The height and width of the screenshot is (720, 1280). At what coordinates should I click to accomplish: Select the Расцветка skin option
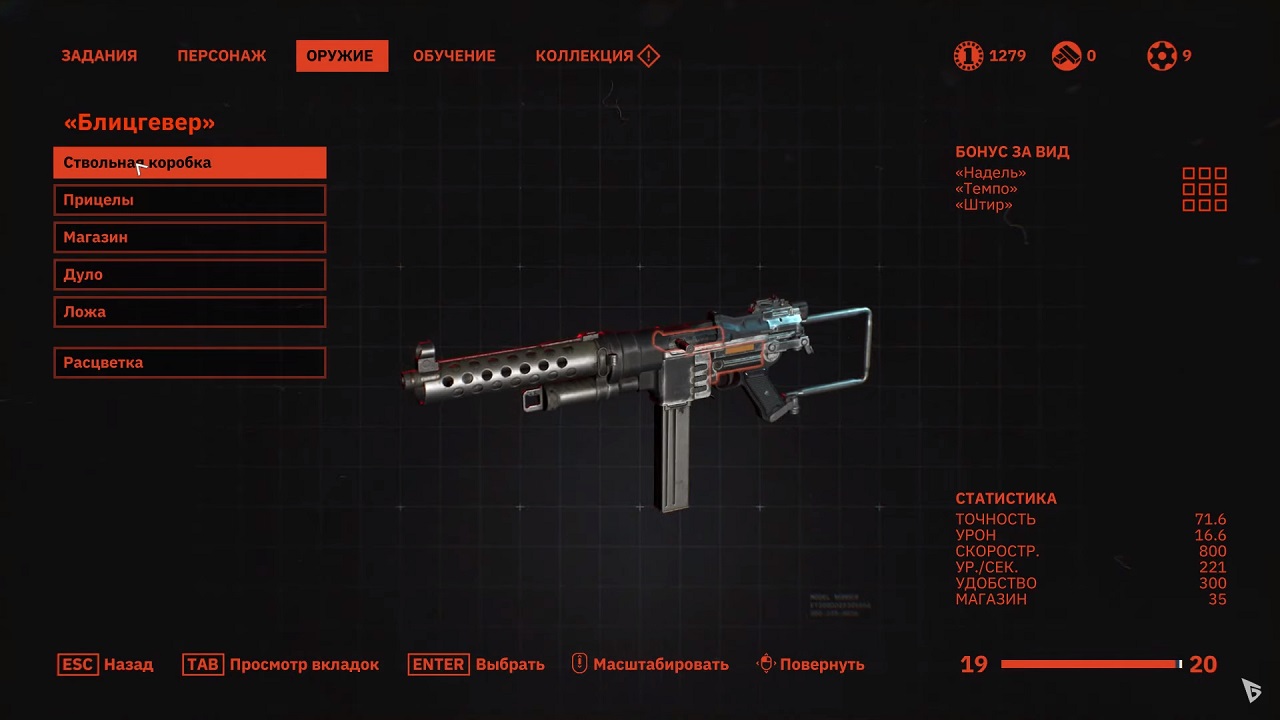190,362
